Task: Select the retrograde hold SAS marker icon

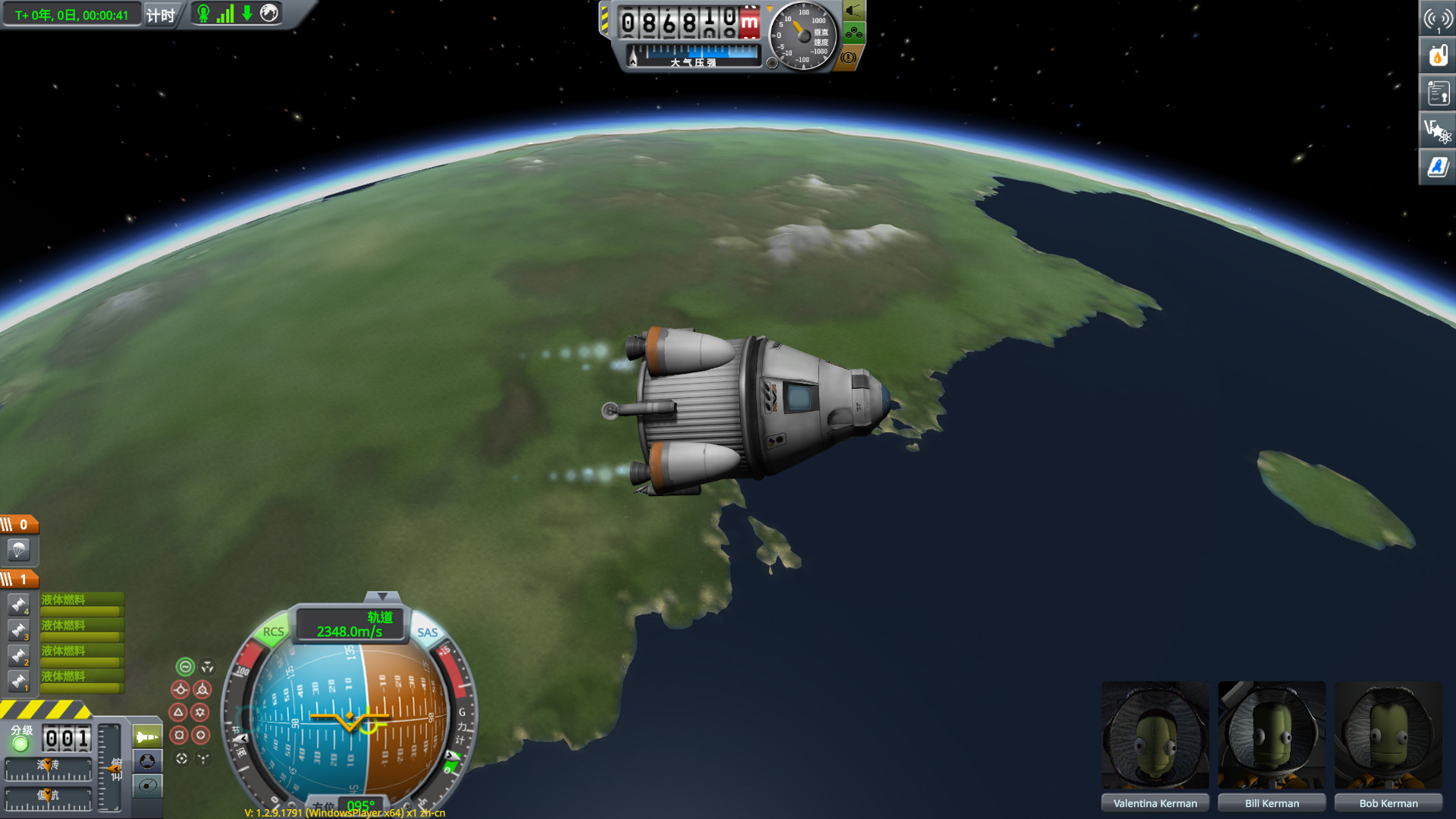Action: click(x=202, y=689)
